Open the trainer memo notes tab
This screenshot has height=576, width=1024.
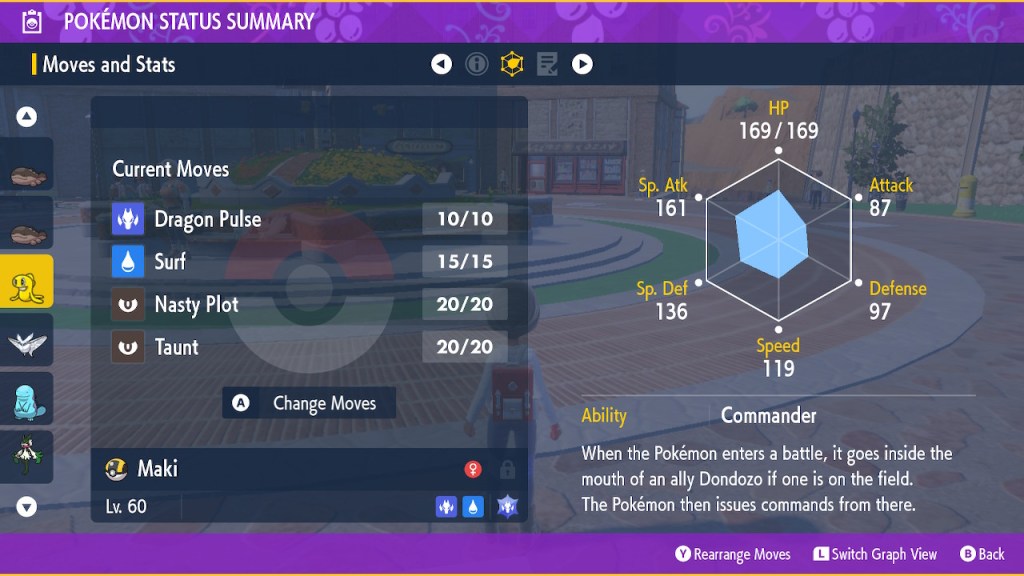click(x=547, y=65)
